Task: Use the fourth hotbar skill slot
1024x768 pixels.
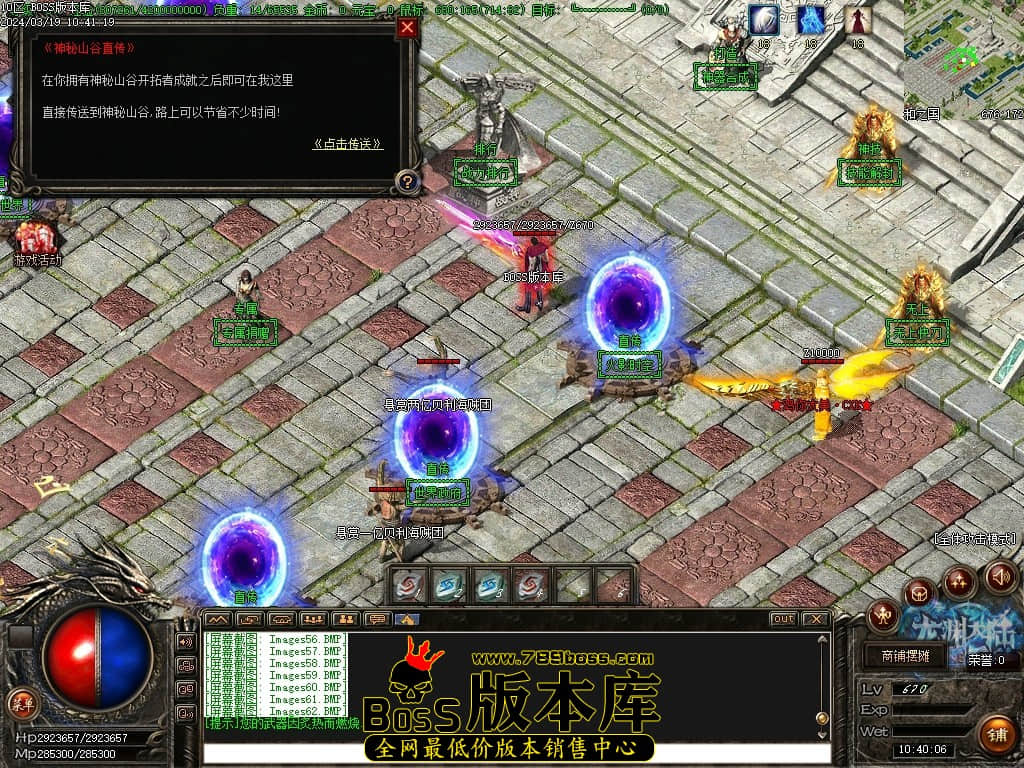Action: click(529, 585)
